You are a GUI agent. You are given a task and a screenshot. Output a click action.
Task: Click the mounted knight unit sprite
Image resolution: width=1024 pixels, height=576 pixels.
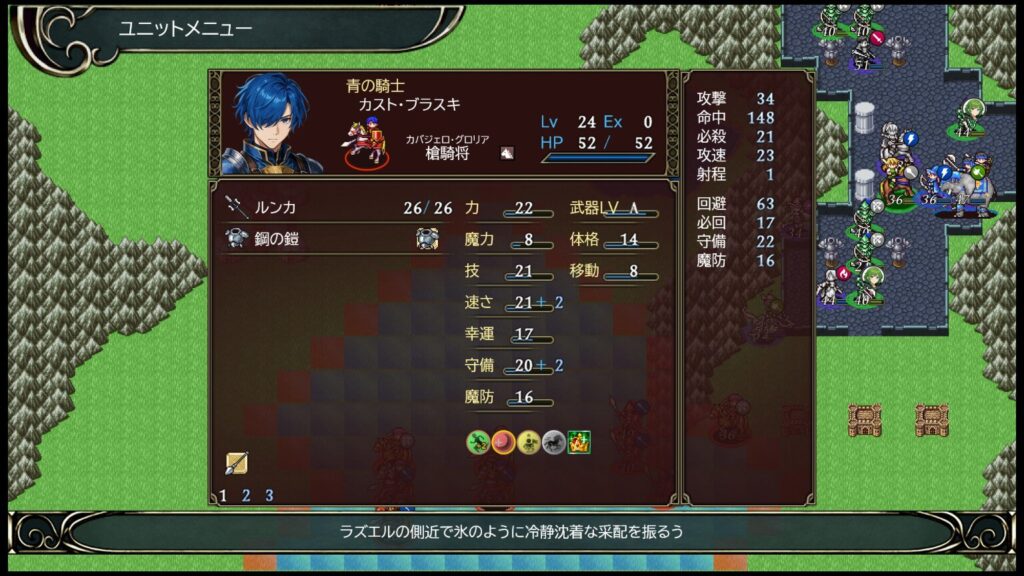click(366, 142)
